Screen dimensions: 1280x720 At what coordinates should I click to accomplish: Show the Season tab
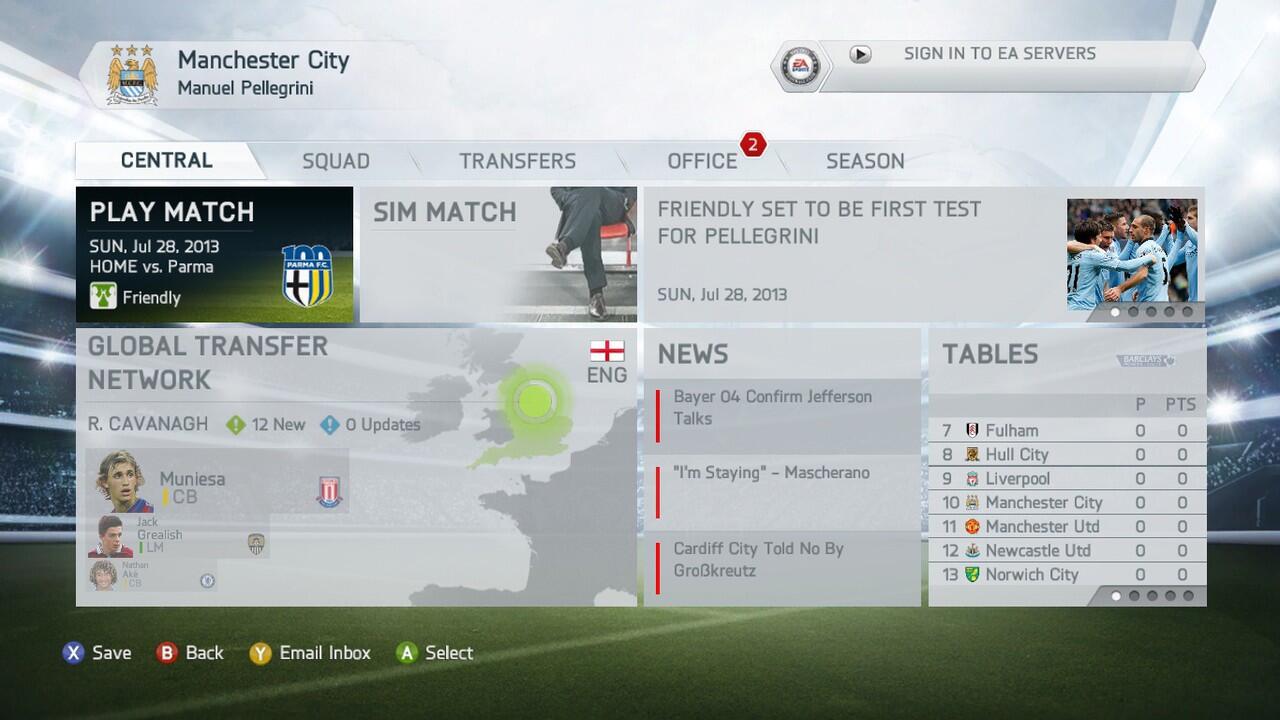click(865, 161)
